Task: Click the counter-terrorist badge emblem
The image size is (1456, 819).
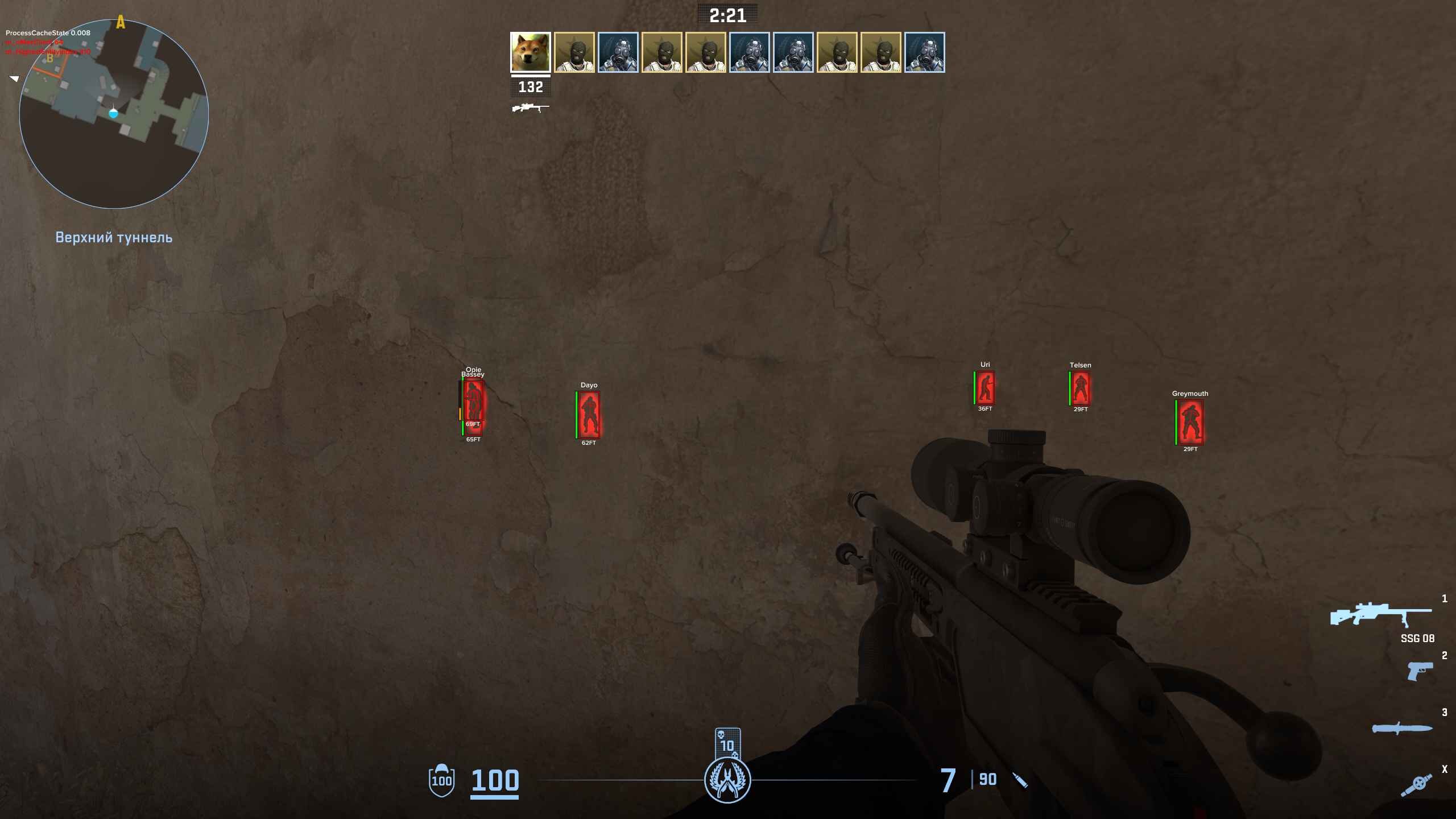Action: (727, 780)
